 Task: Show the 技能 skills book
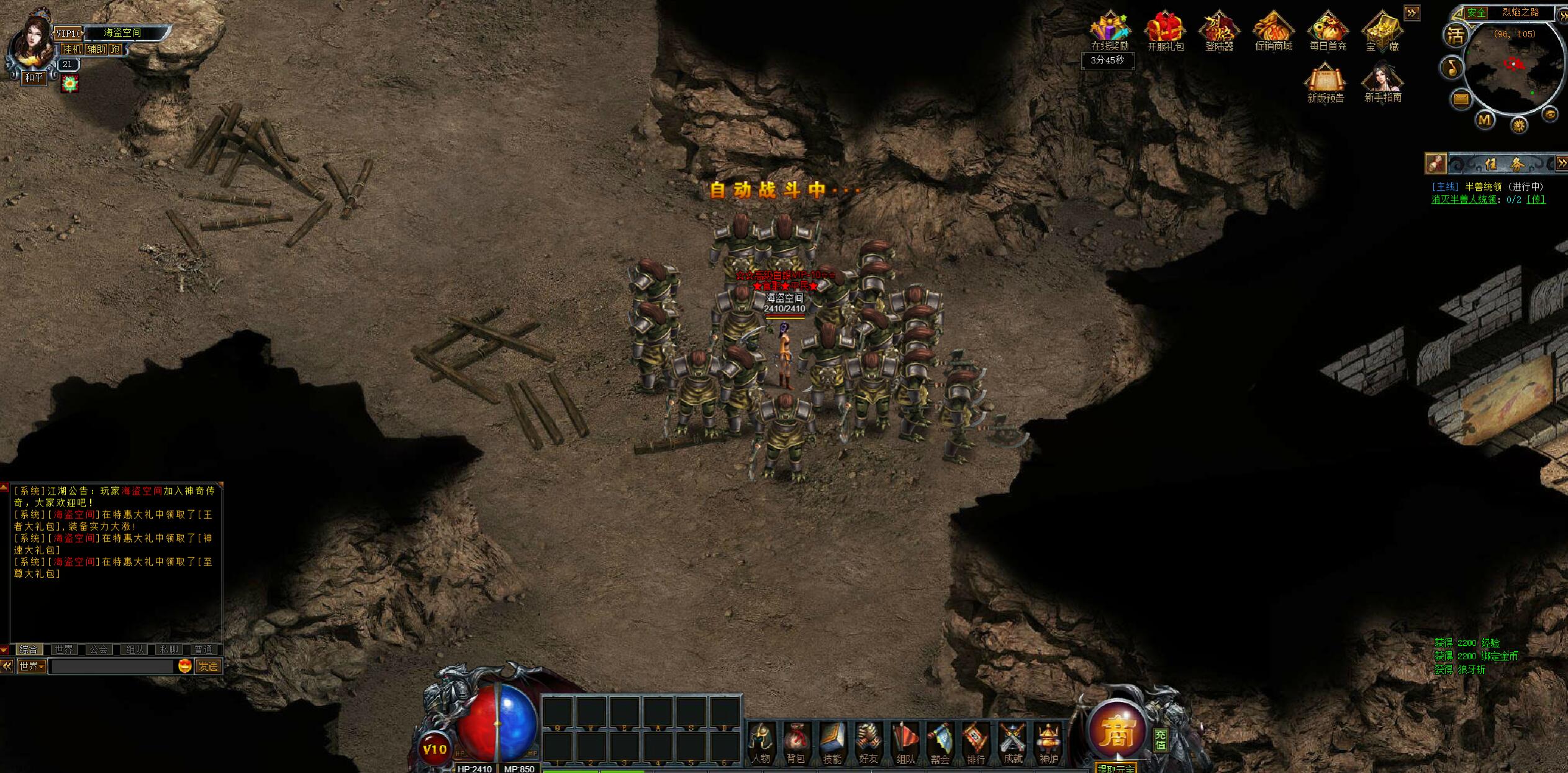coord(832,743)
